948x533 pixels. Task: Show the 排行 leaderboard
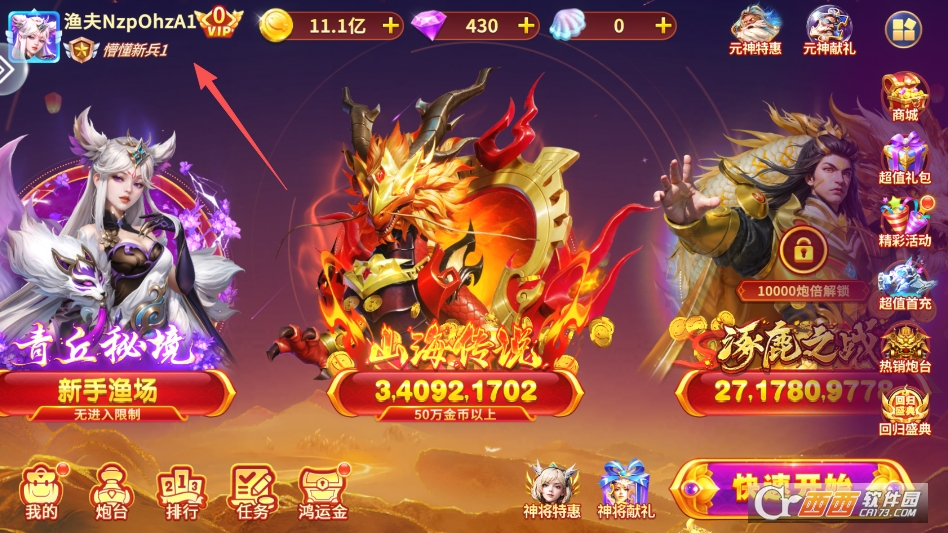pyautogui.click(x=182, y=492)
